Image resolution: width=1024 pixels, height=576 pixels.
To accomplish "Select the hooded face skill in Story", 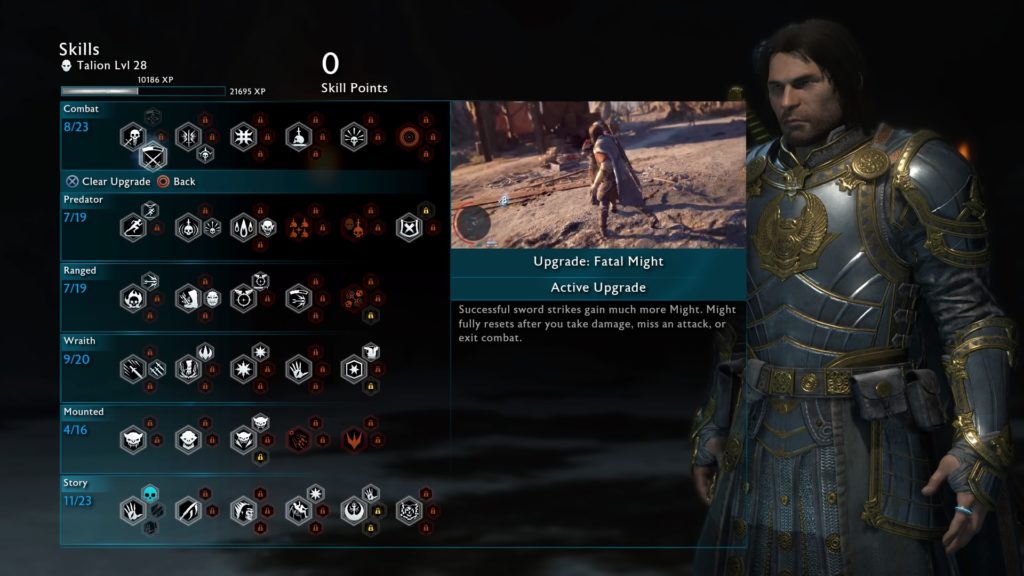I will (243, 512).
